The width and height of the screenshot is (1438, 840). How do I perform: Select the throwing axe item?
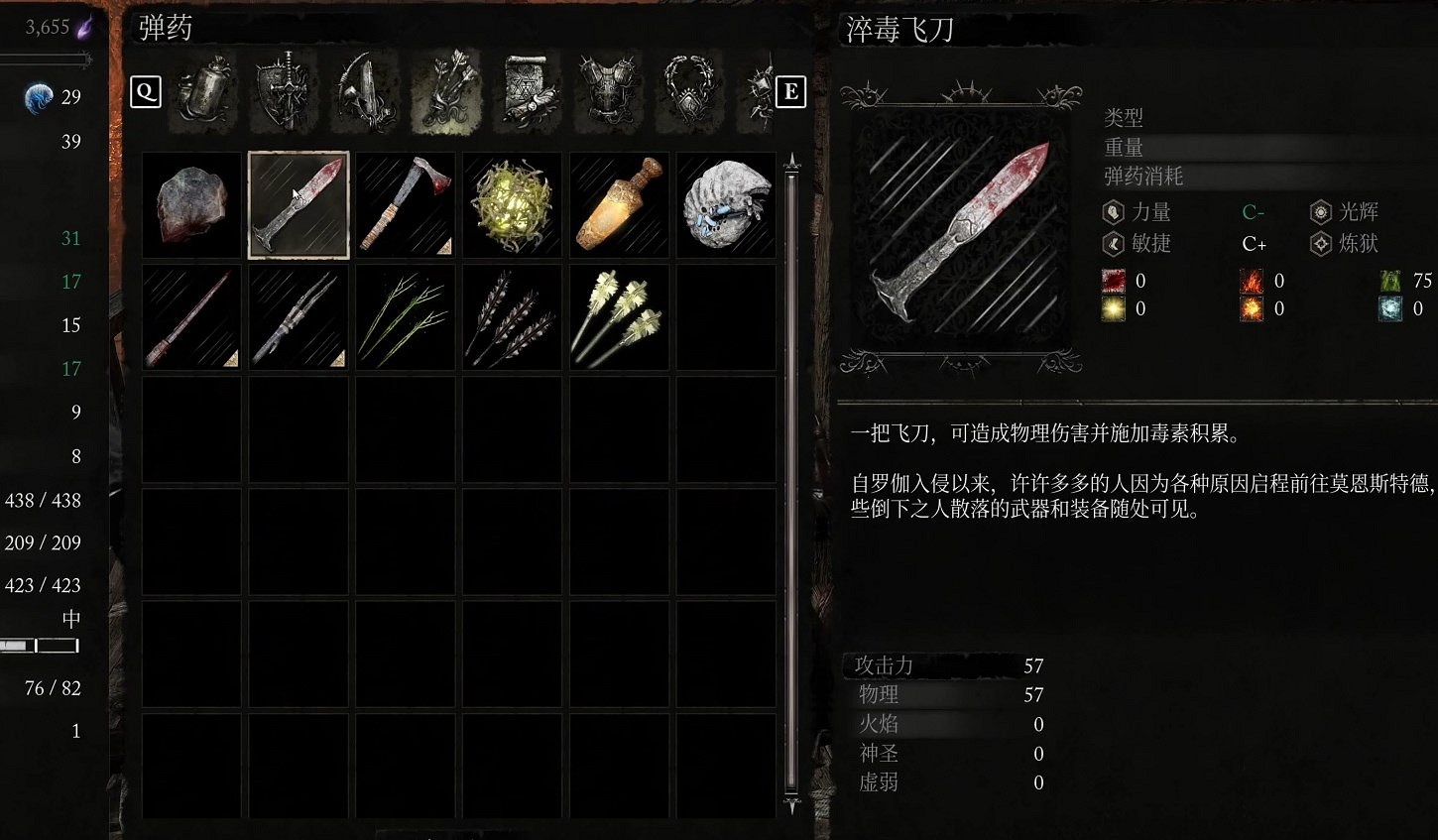click(x=405, y=204)
